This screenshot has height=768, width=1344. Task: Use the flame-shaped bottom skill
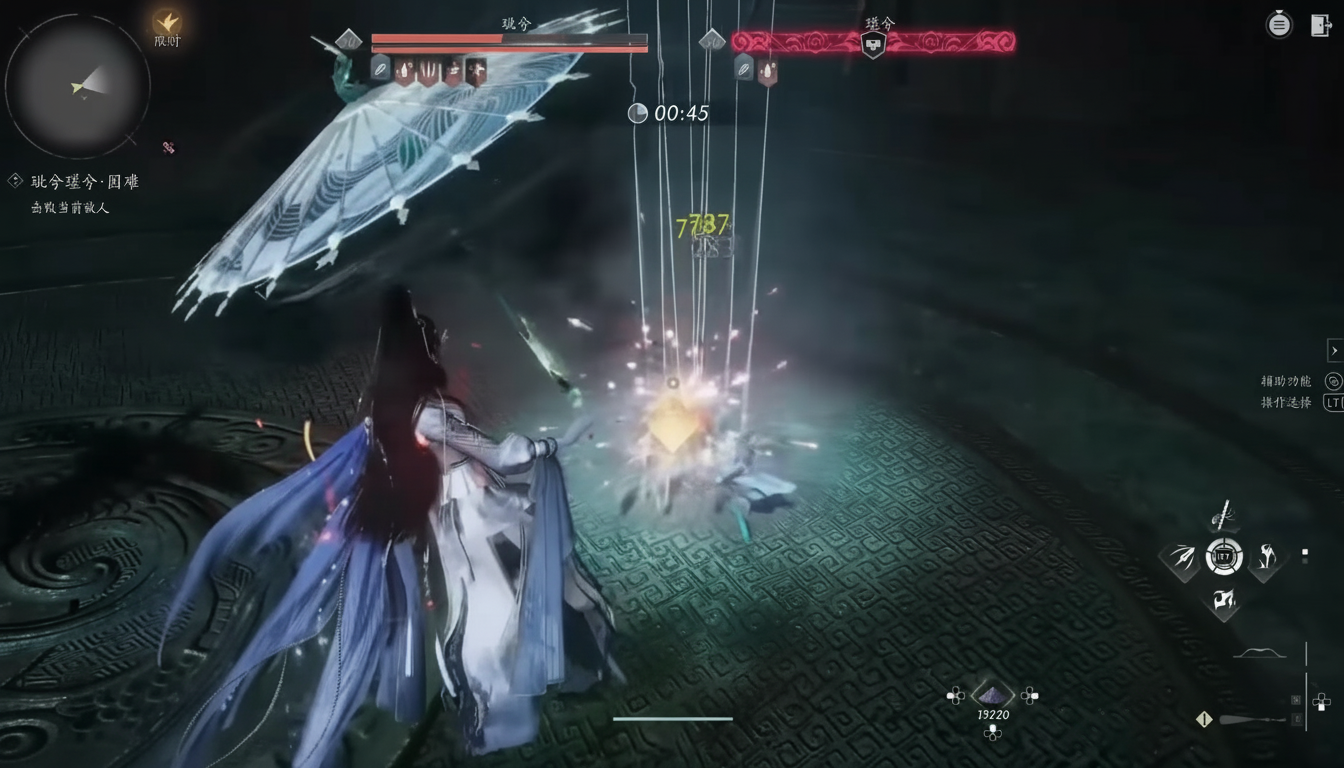pos(1223,600)
